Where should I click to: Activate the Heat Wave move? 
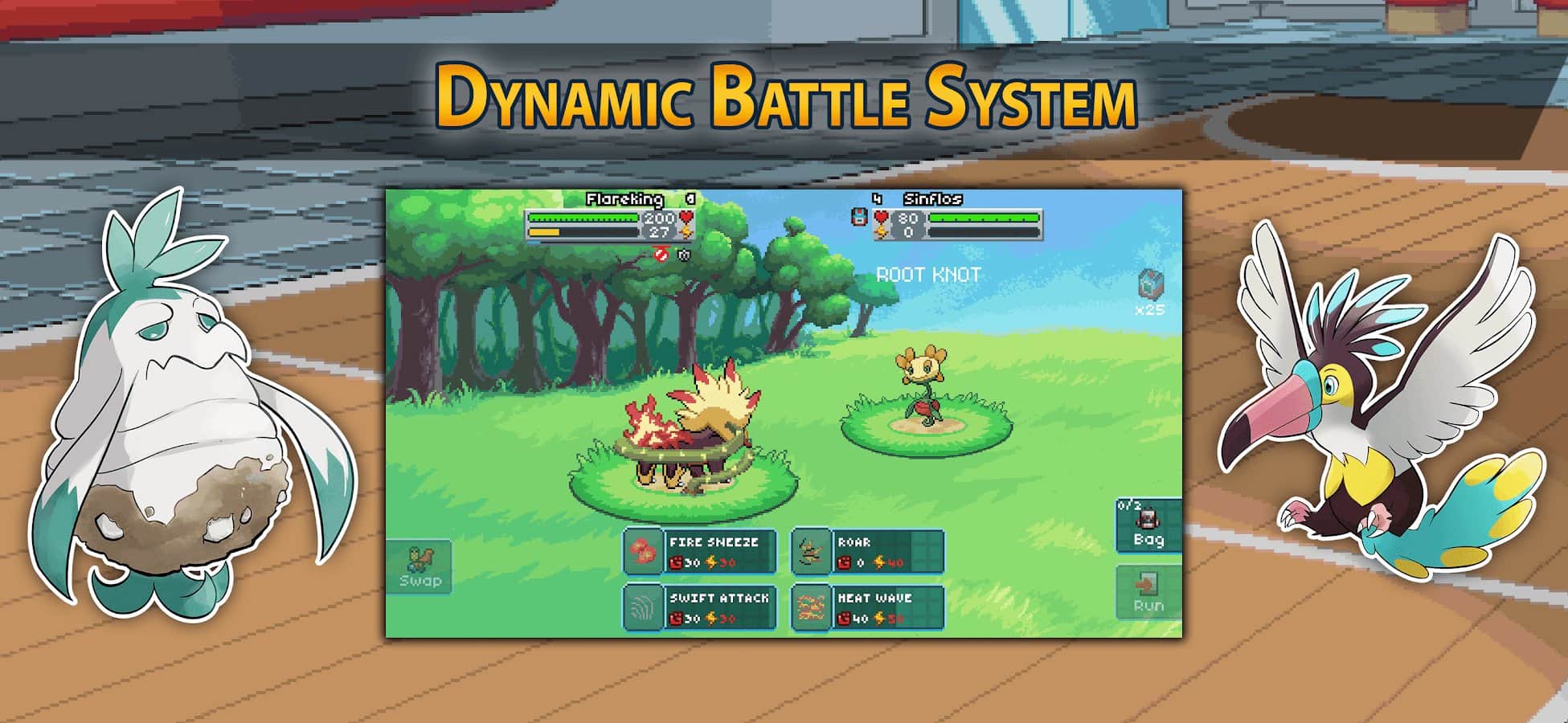click(x=867, y=607)
